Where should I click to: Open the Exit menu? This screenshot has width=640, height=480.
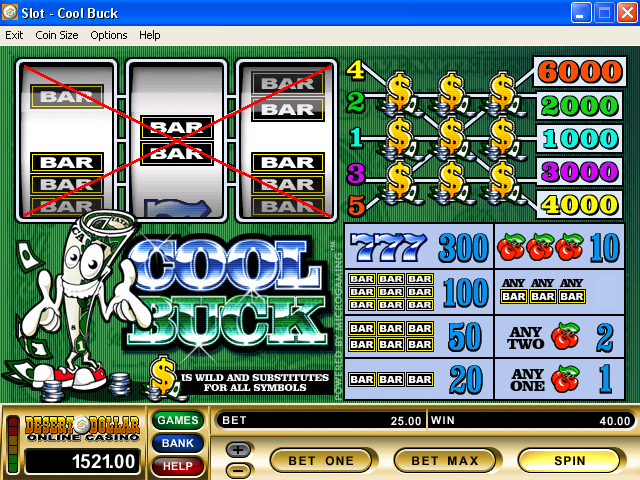click(x=14, y=35)
